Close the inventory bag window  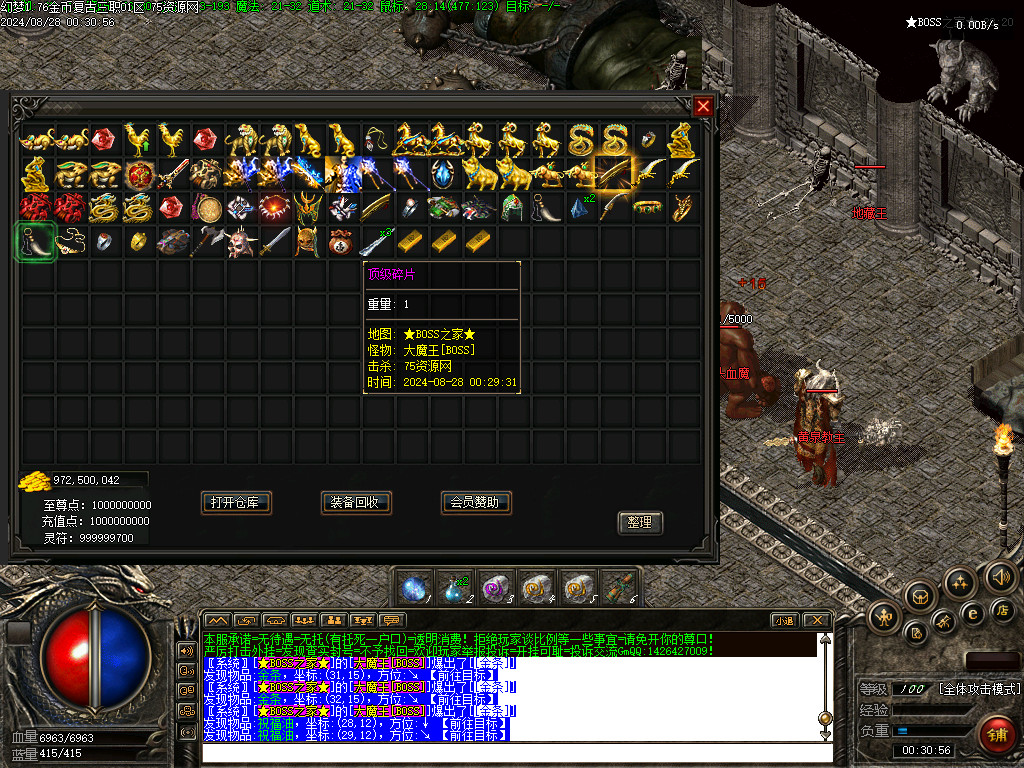[x=703, y=106]
